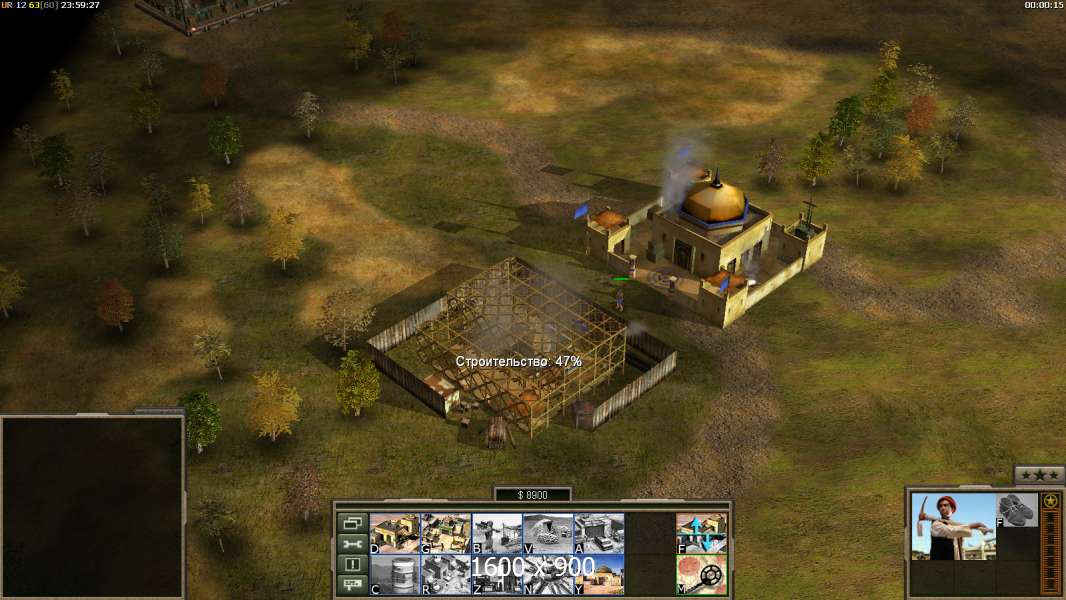Select the greyed-out build icon B
1066x600 pixels.
tap(497, 533)
